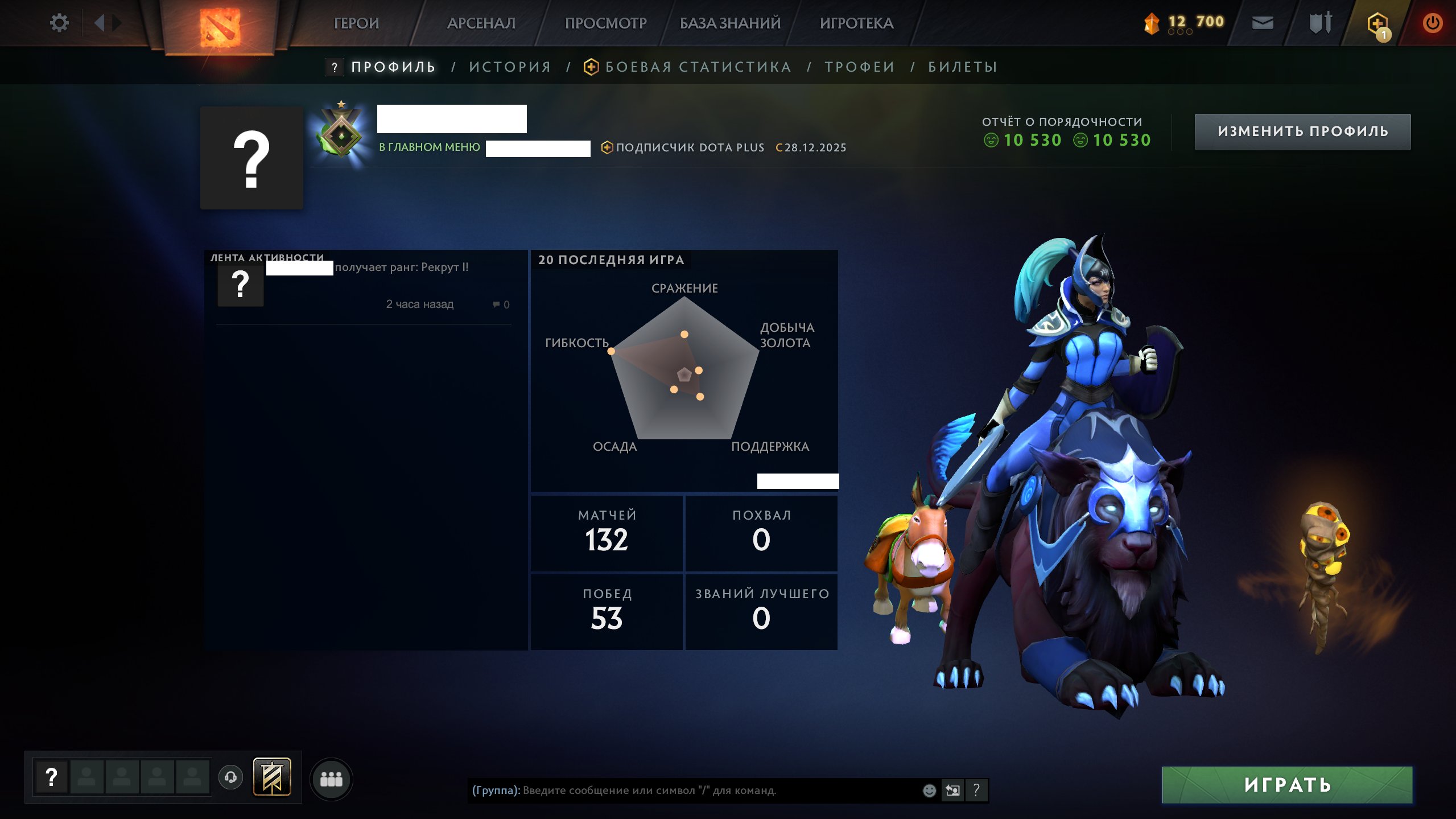Open notifications via the envelope icon
Screen dimensions: 1456x819
(1263, 23)
